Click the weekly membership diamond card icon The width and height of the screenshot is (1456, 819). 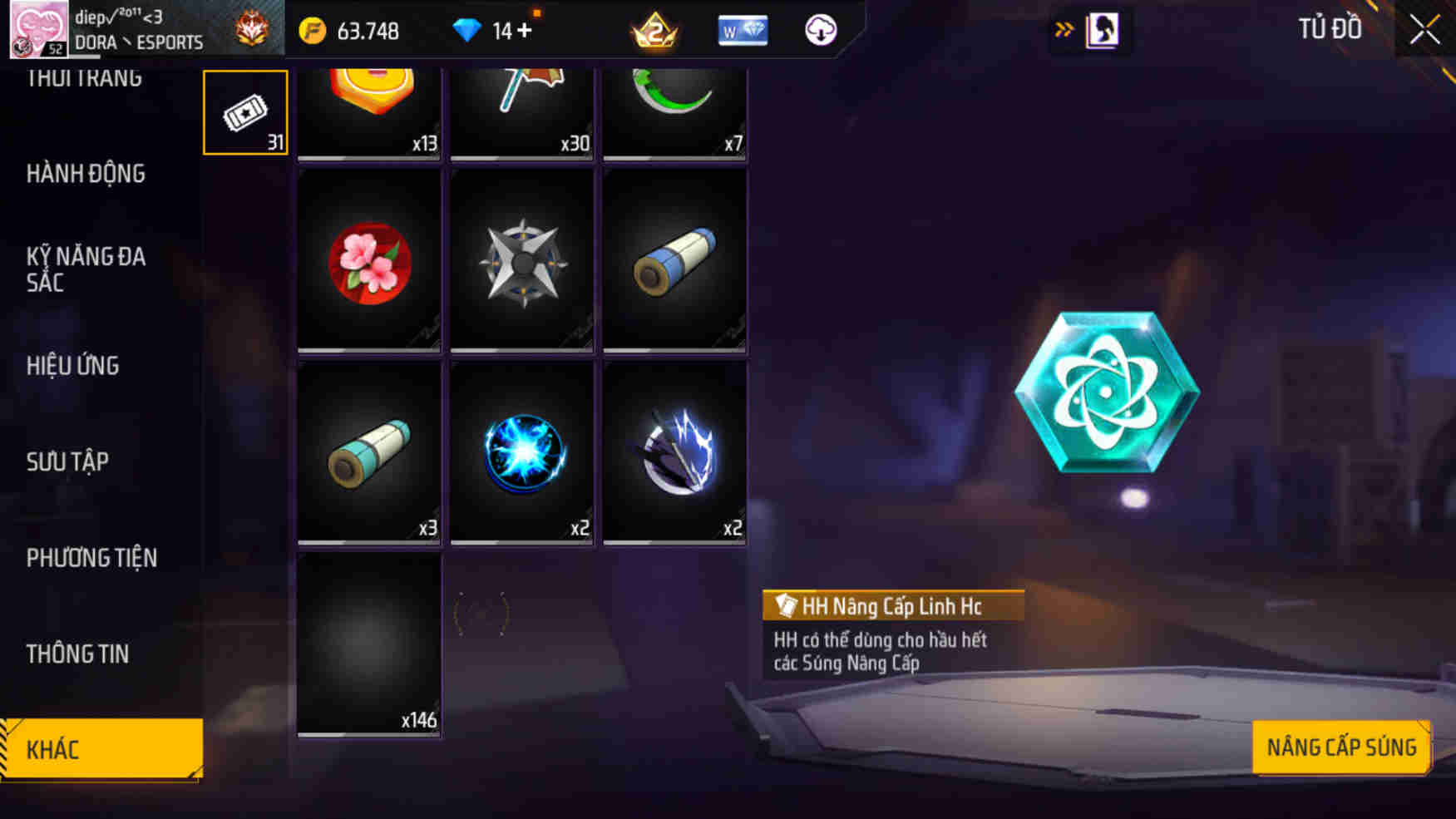click(x=743, y=31)
